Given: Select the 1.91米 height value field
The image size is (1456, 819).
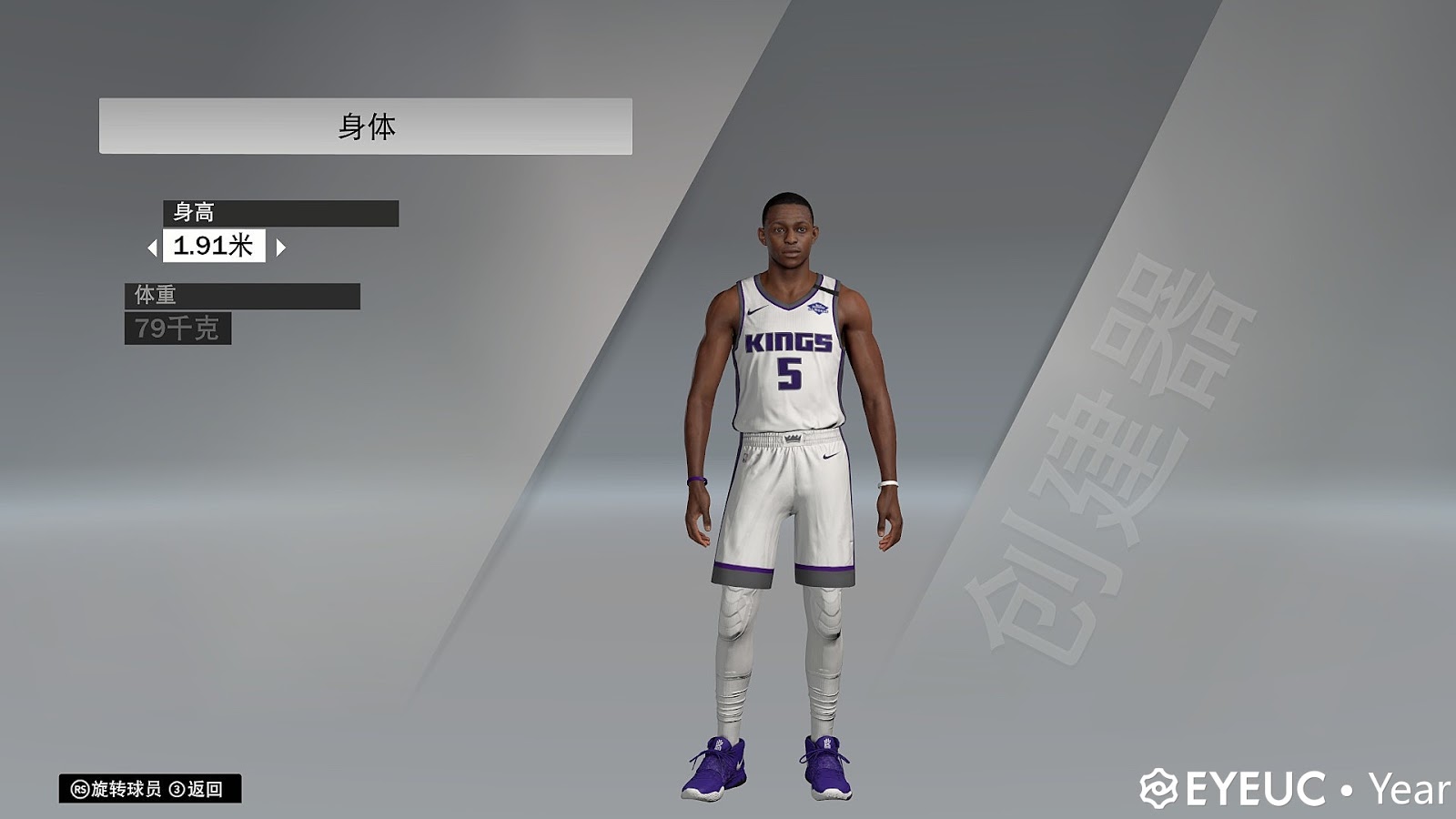Looking at the screenshot, I should click(213, 246).
